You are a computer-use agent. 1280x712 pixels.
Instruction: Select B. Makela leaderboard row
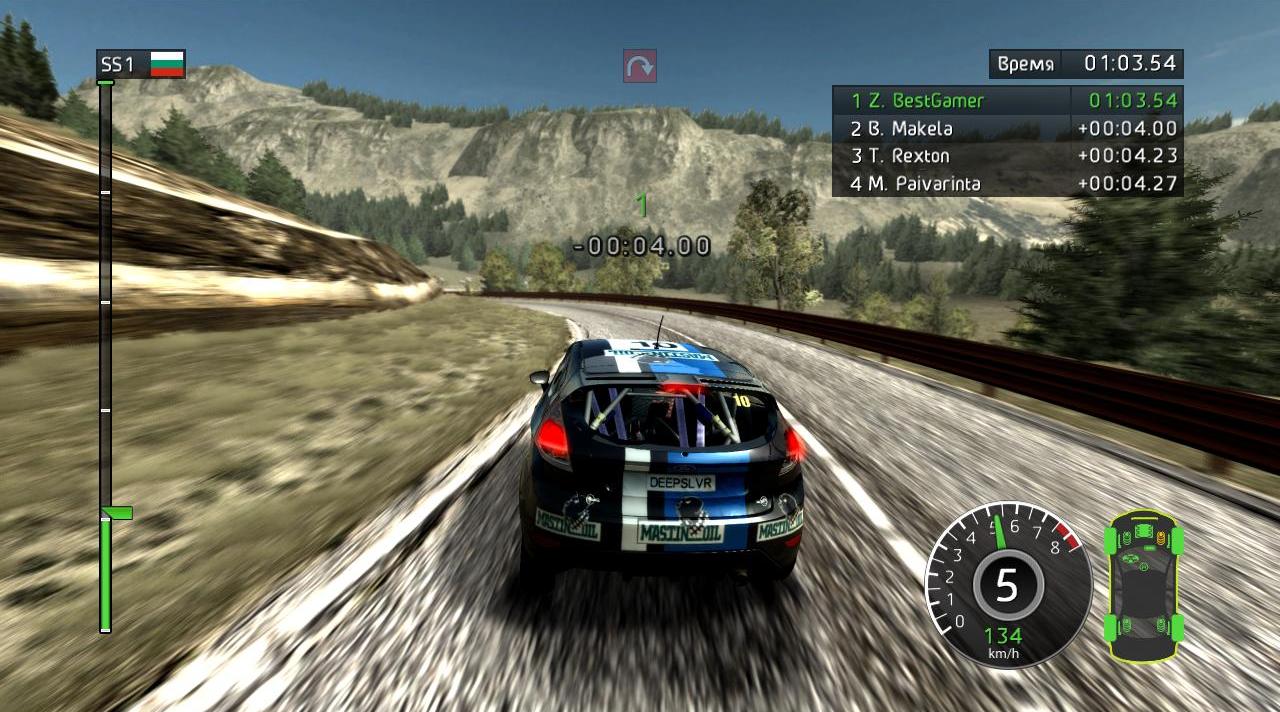(1007, 128)
